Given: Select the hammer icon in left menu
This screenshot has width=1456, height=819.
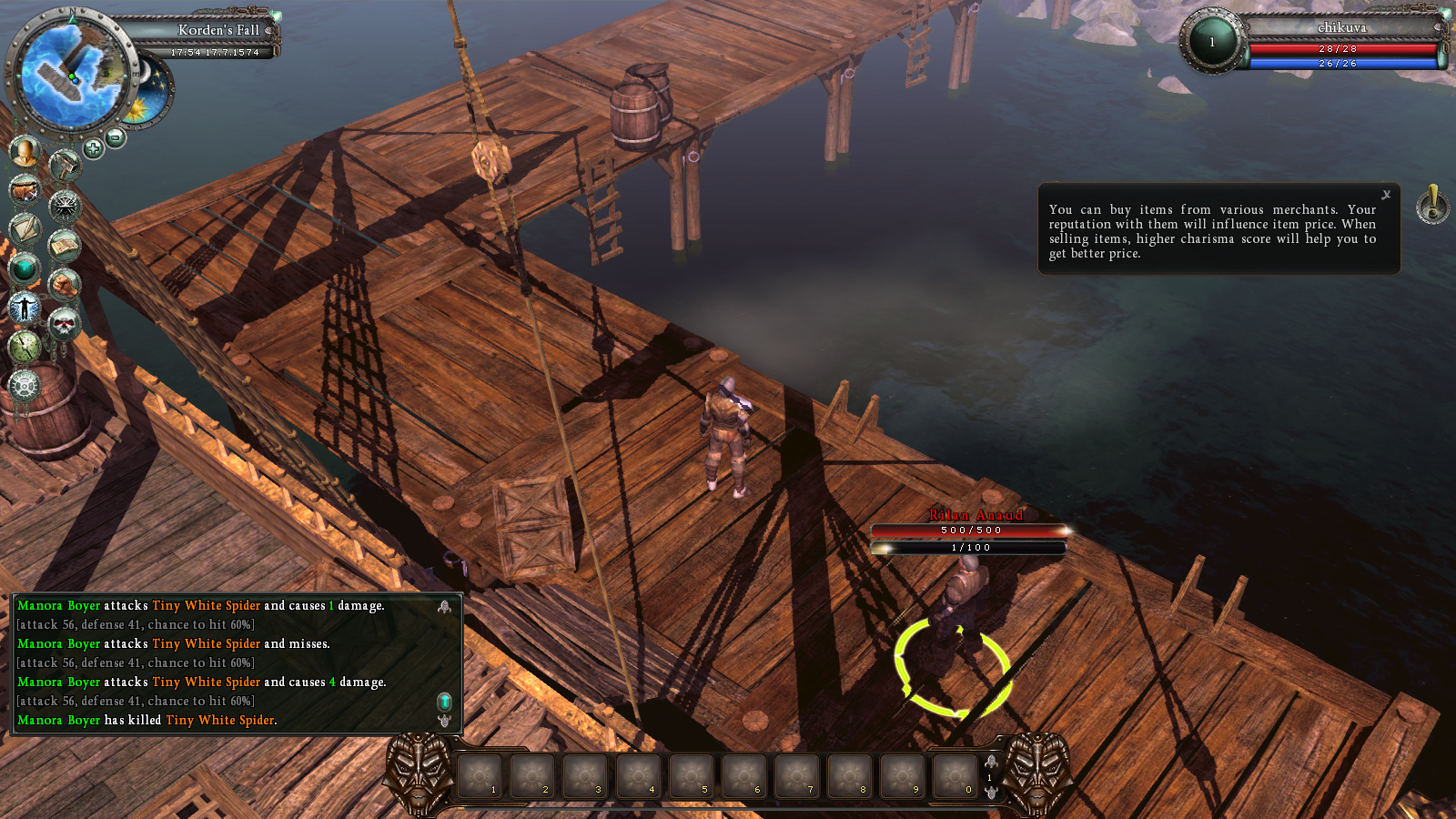Looking at the screenshot, I should click(x=64, y=167).
